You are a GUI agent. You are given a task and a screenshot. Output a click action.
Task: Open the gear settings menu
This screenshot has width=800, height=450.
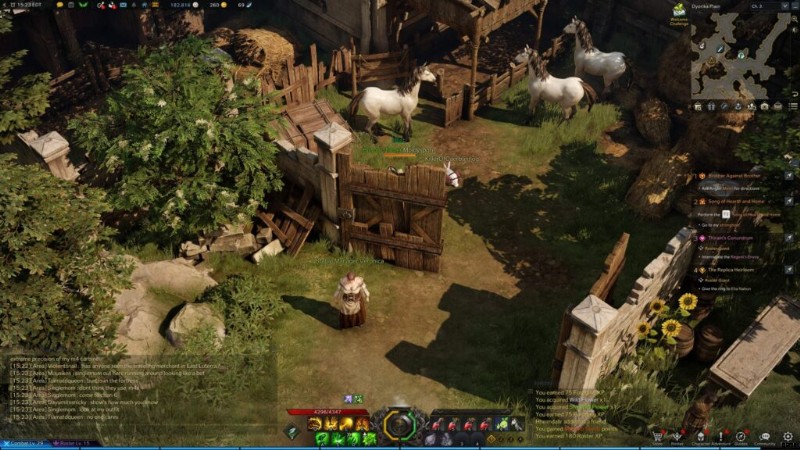[788, 437]
